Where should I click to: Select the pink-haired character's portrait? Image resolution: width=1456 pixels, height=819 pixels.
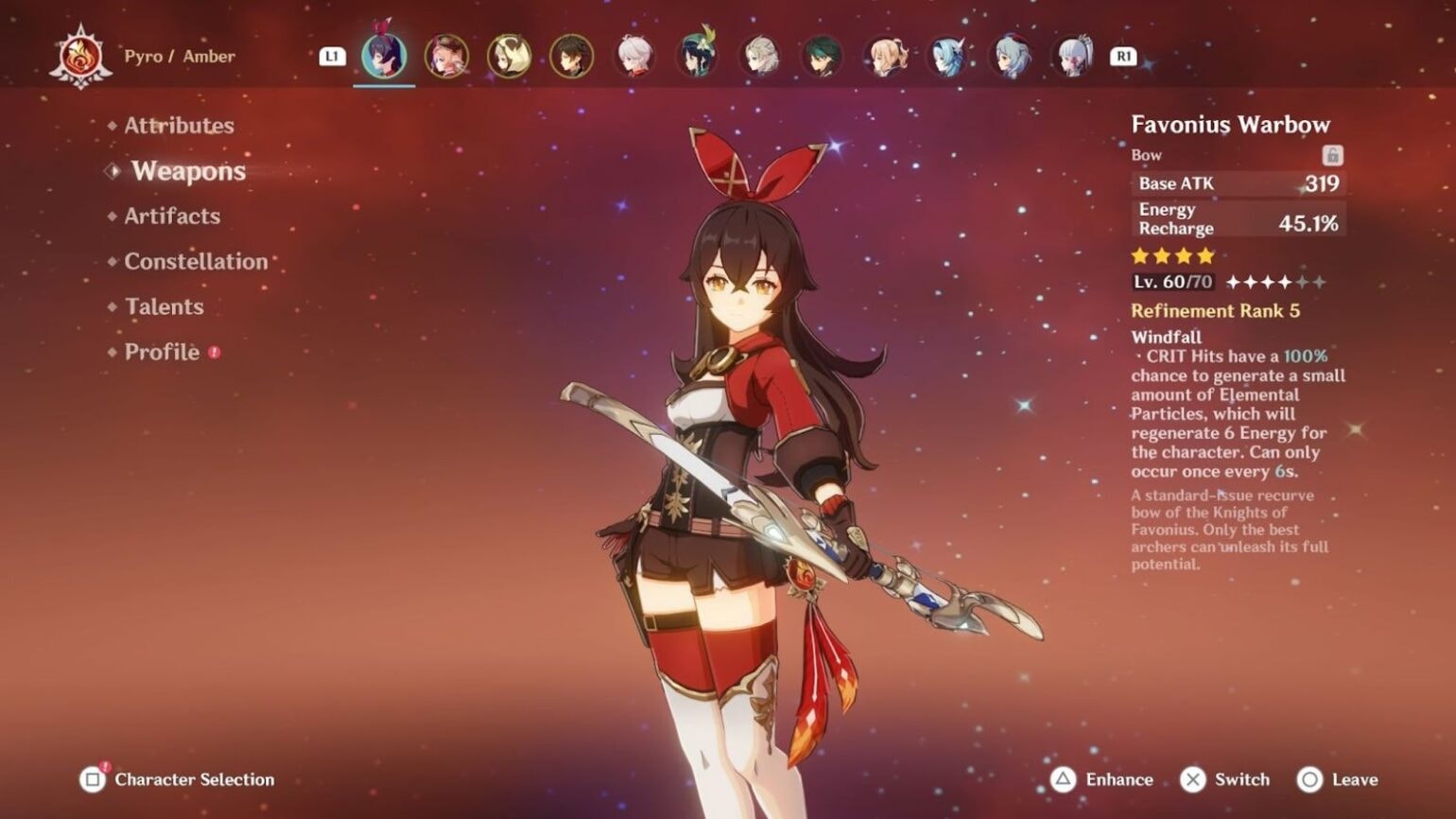point(446,57)
